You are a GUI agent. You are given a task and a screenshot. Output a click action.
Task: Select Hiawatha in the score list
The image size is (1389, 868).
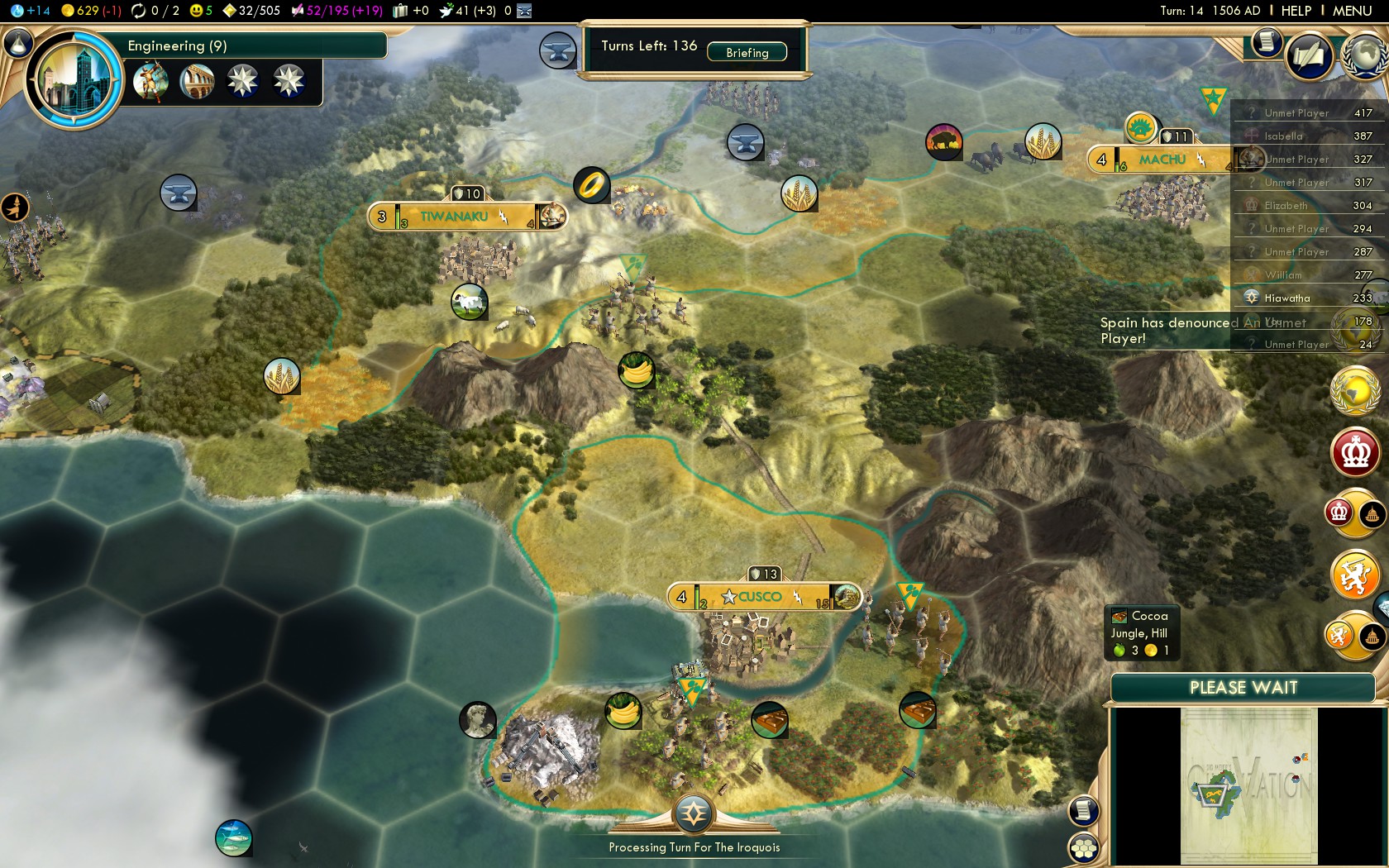pyautogui.click(x=1286, y=298)
